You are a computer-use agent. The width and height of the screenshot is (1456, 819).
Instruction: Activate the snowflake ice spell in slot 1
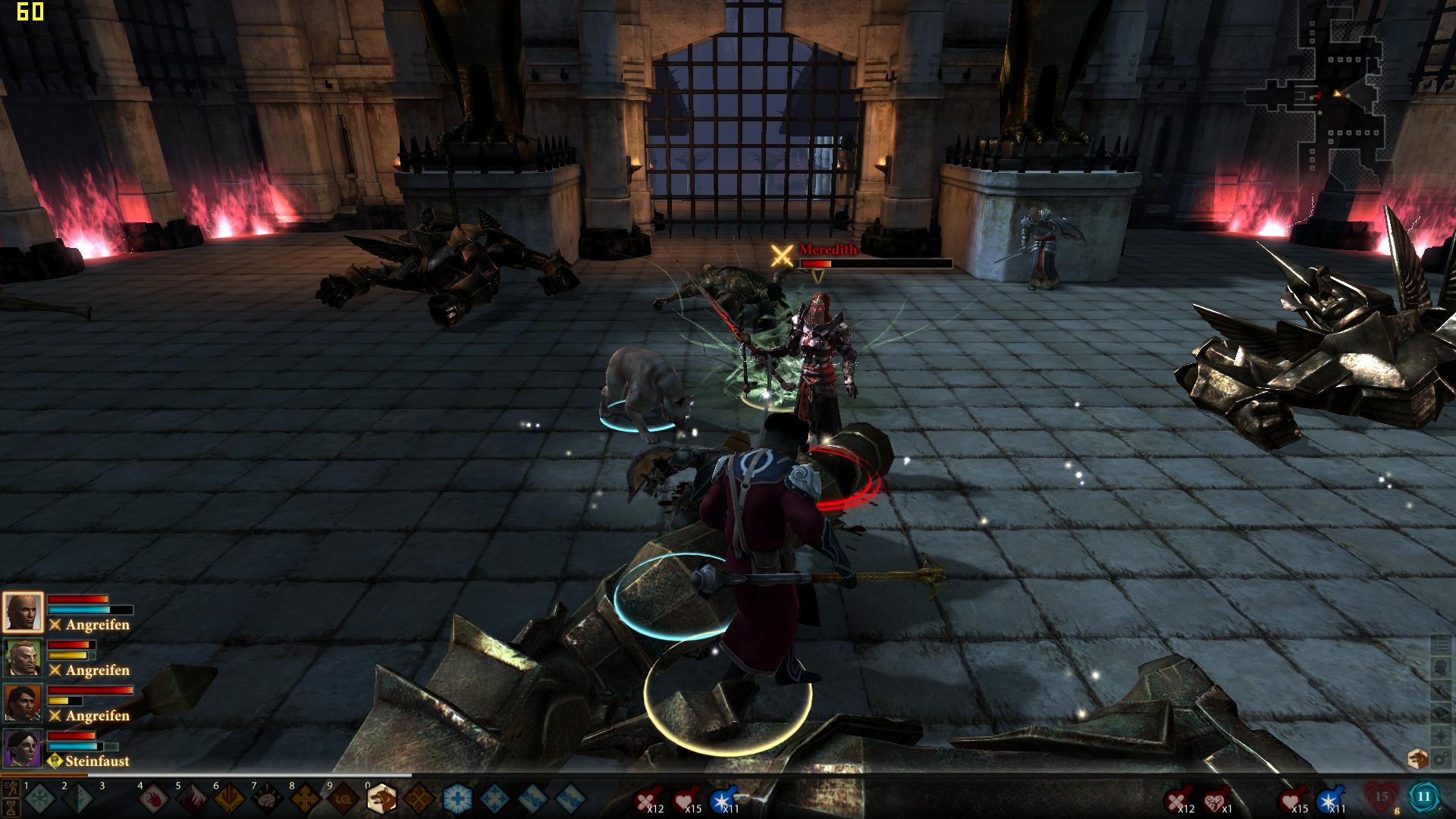coord(40,799)
